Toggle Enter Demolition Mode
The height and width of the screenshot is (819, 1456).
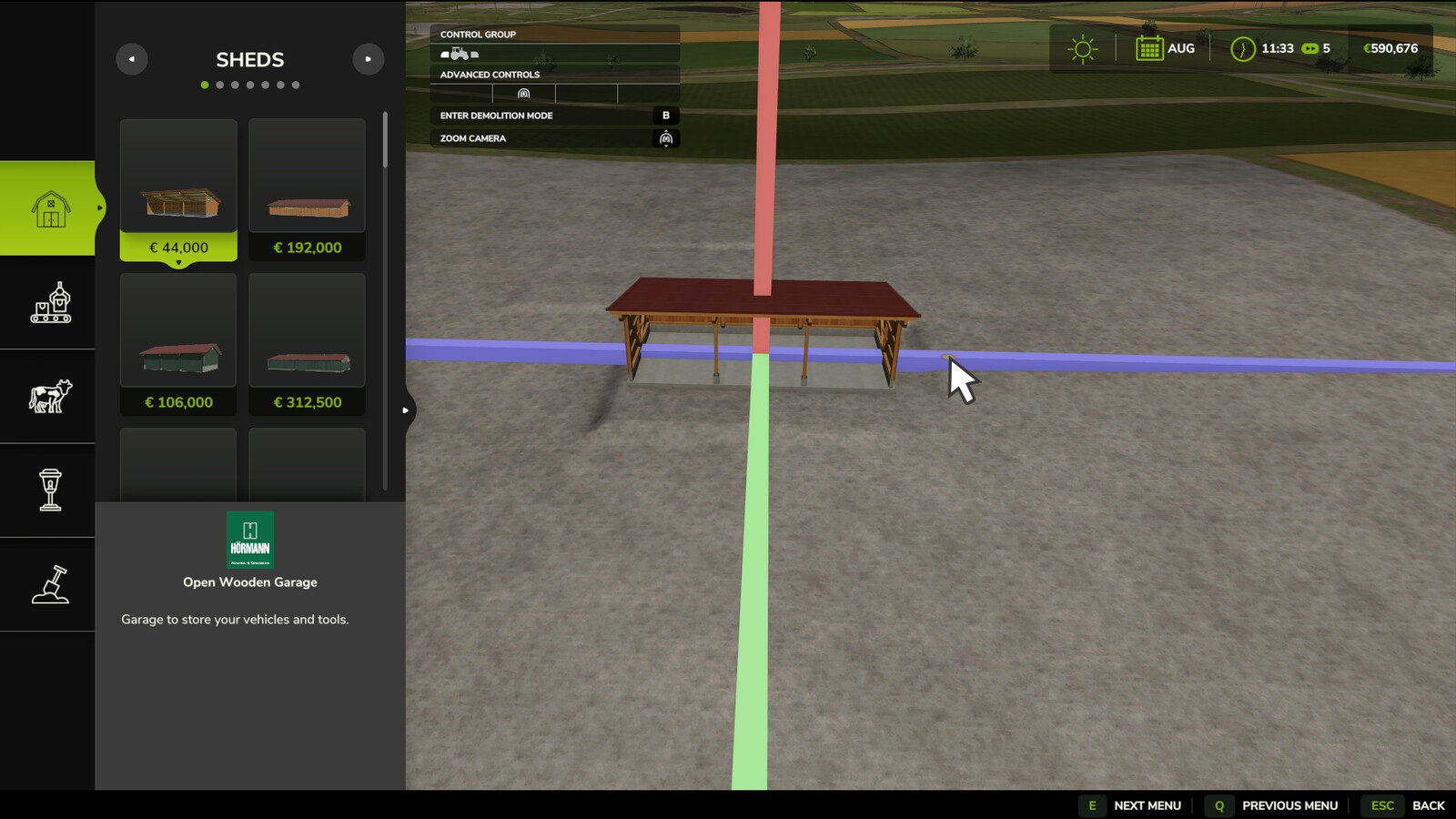665,115
